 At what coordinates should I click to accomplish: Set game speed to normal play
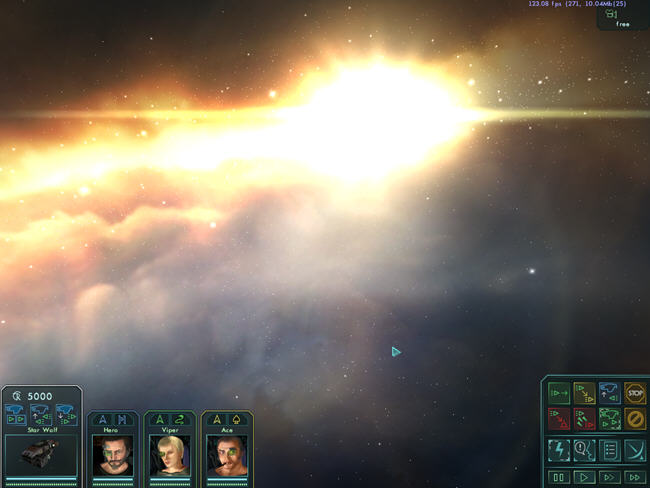tap(585, 477)
